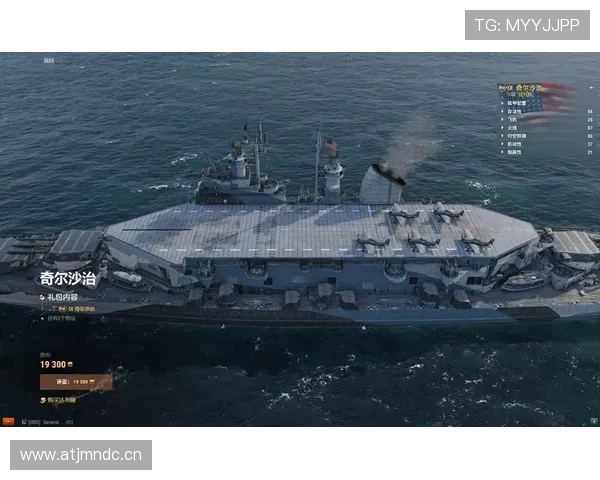600x480 pixels.
Task: Click the 19 300 purchase button
Action: tap(76, 381)
